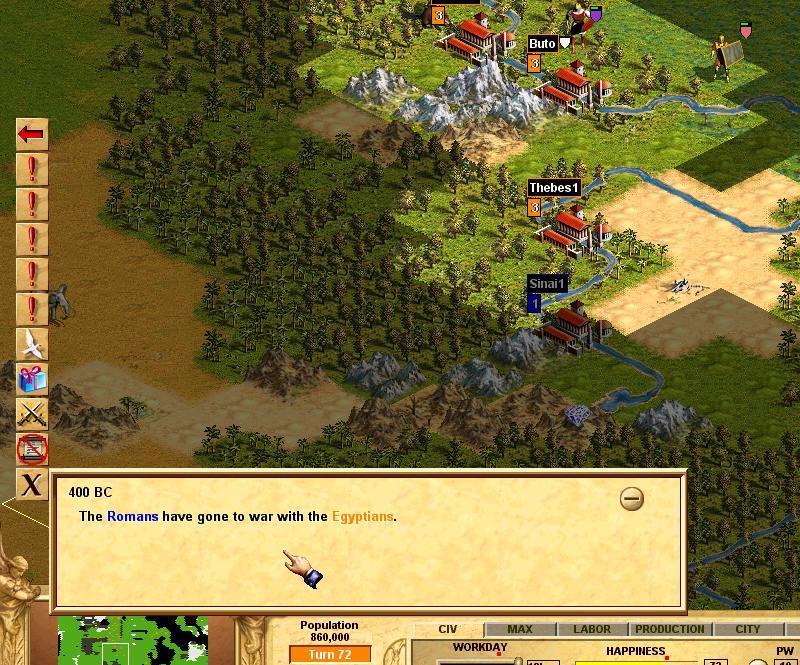The image size is (800, 665).
Task: Open the crossed swords war message
Action: pyautogui.click(x=32, y=414)
